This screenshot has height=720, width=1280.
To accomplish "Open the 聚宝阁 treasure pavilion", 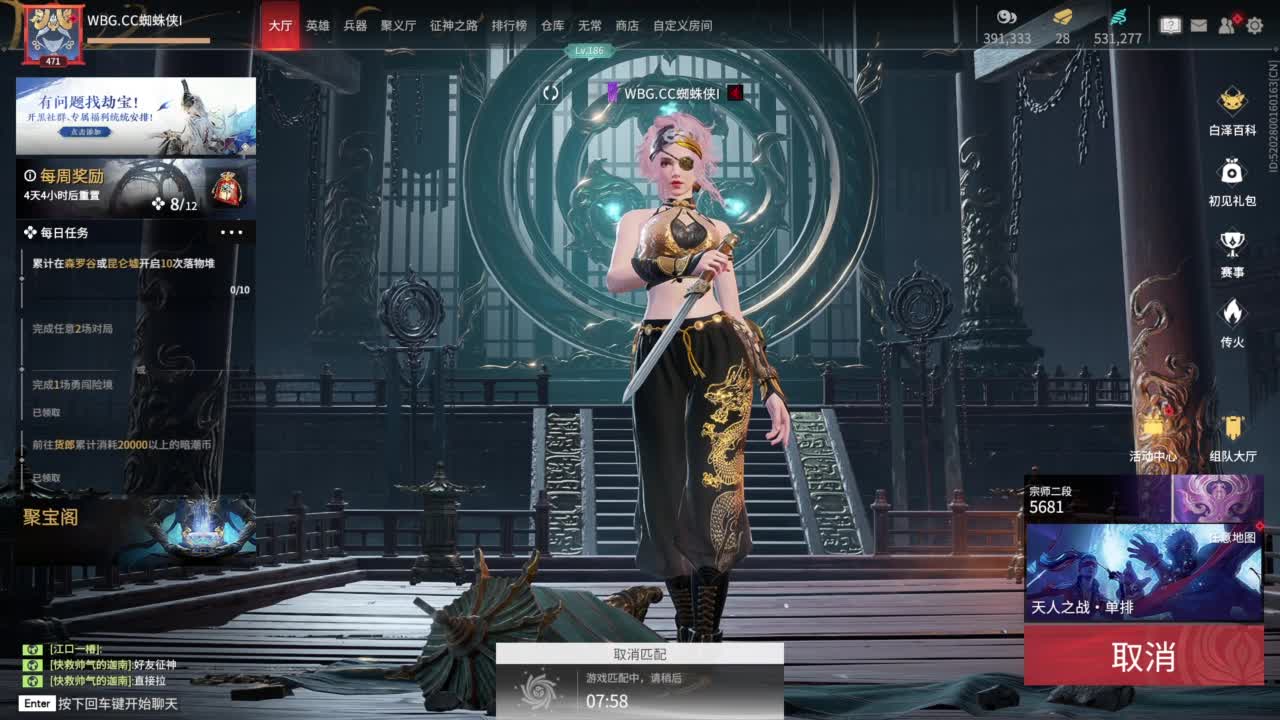I will click(52, 517).
